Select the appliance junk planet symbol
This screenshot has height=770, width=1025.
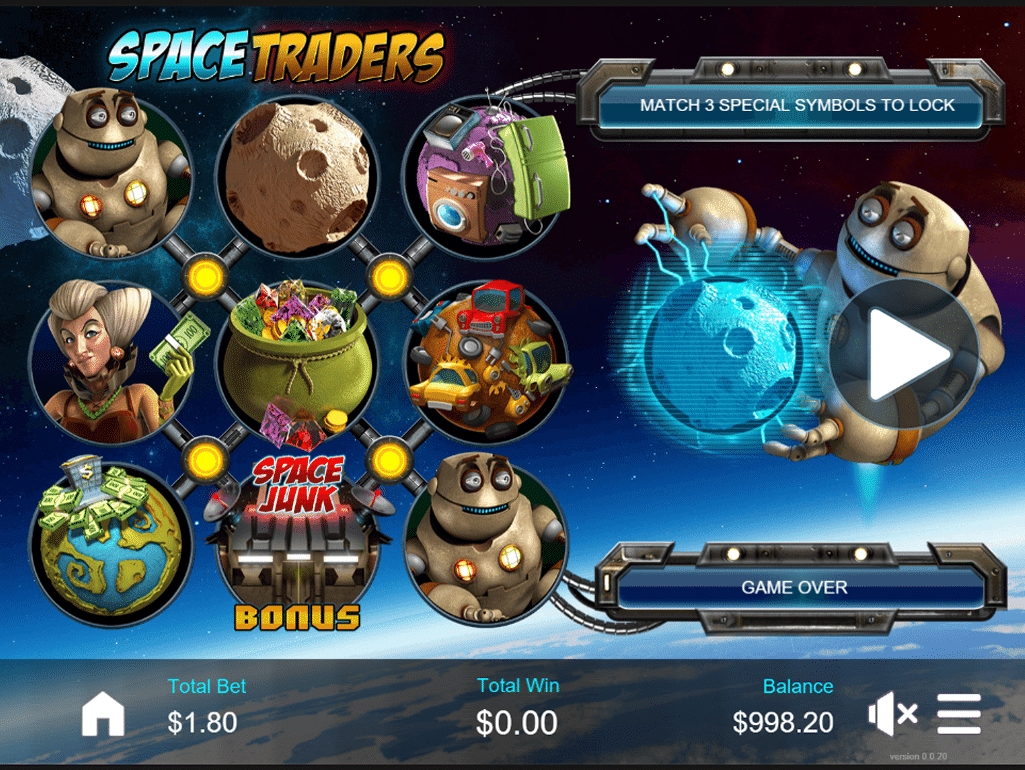click(487, 177)
